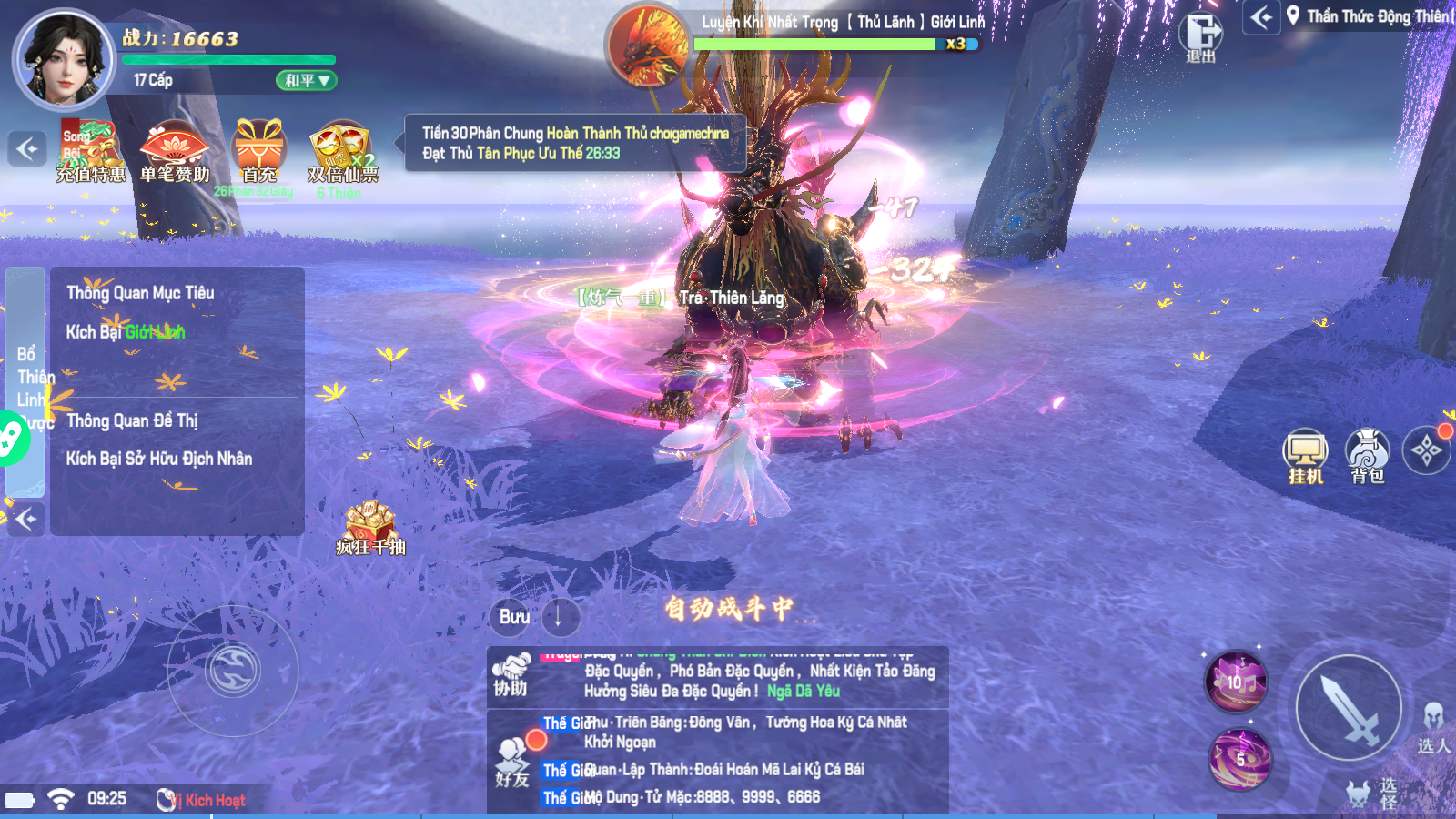This screenshot has width=1456, height=819.
Task: Open the 疯狂千抽 treasure chest event
Action: [x=369, y=528]
